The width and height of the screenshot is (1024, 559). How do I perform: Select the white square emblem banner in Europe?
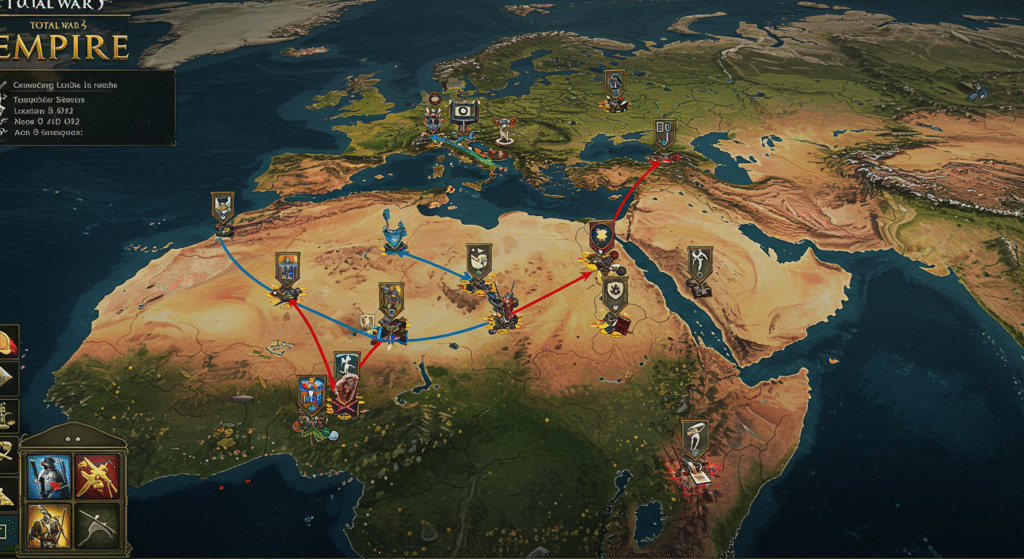point(463,113)
